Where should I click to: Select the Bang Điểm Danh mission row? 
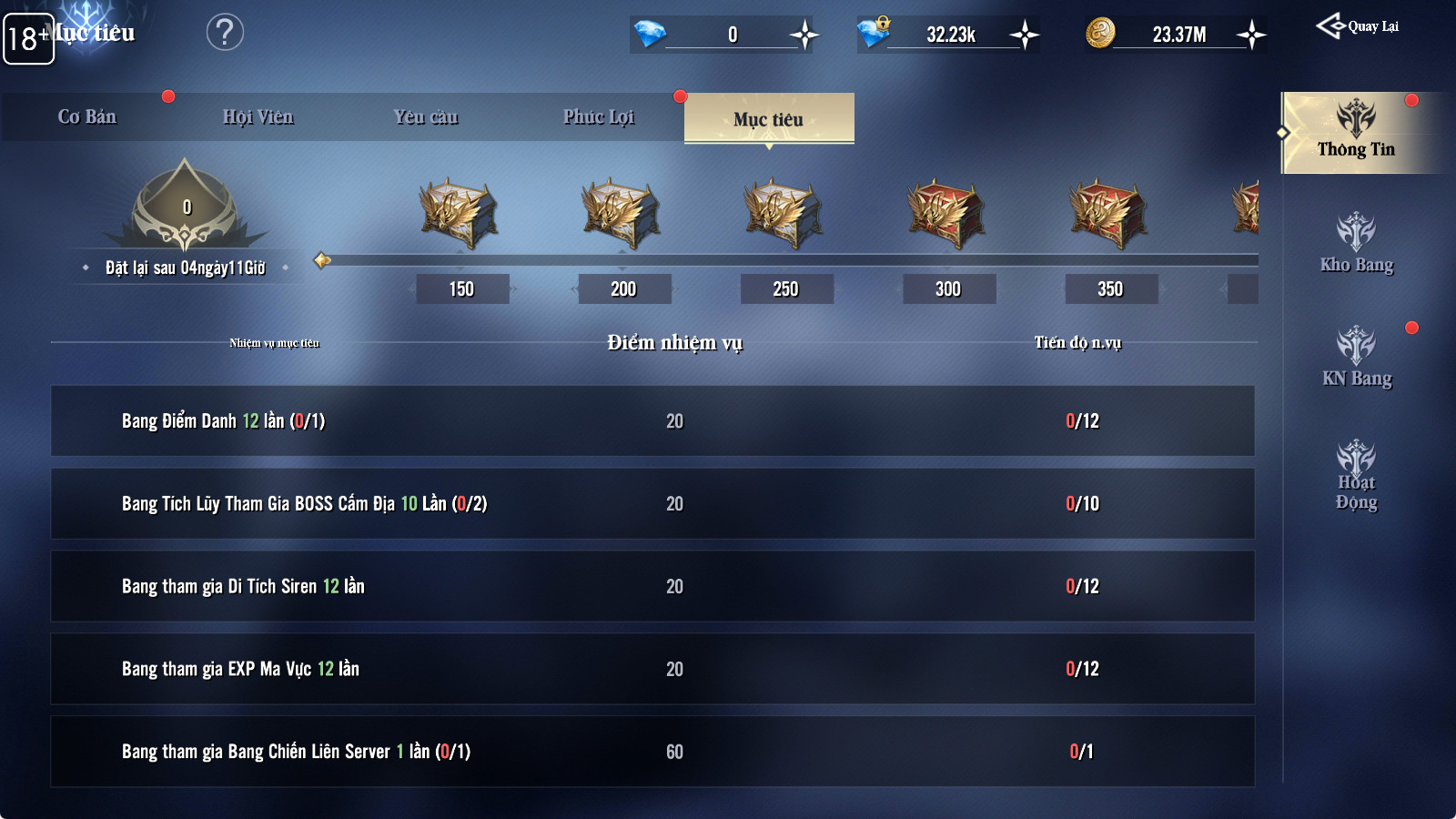click(x=652, y=421)
